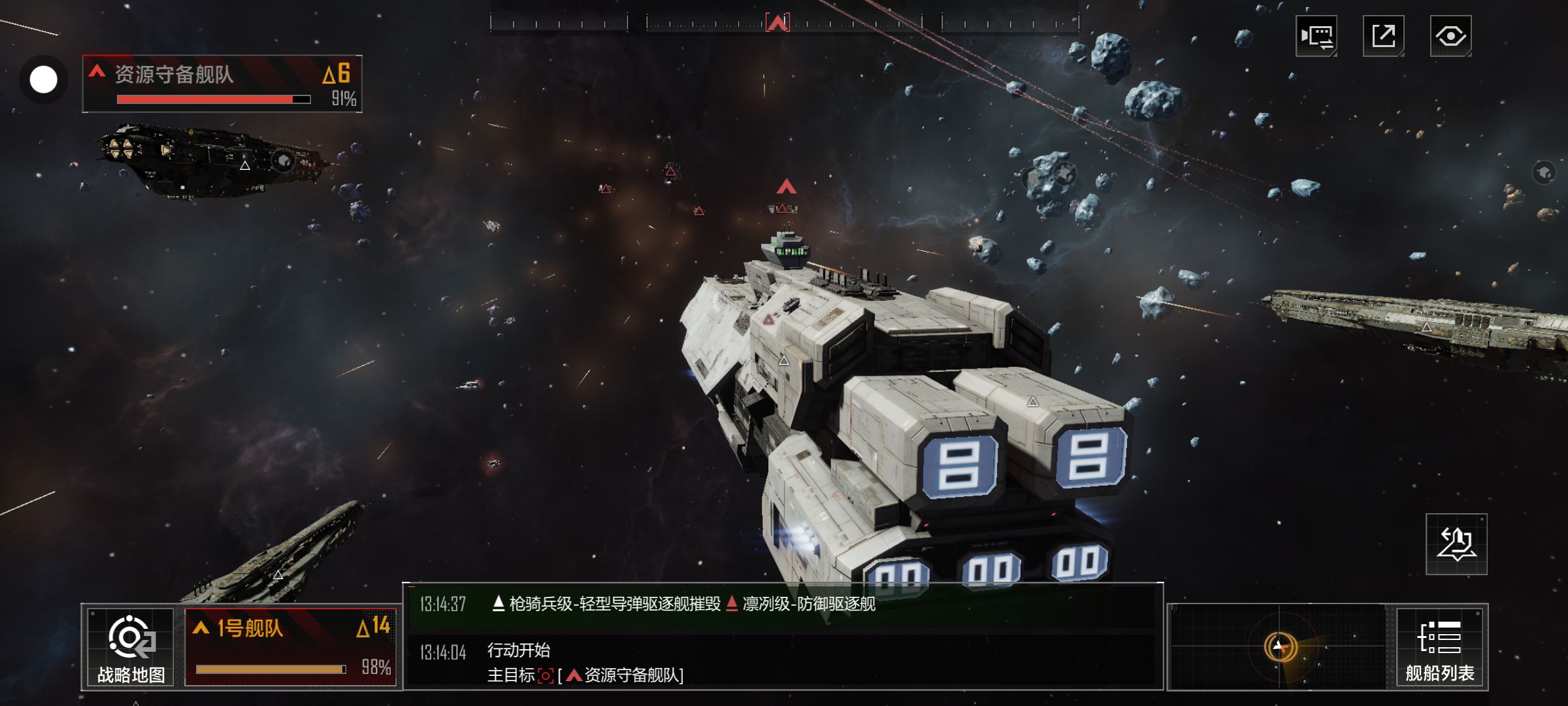This screenshot has width=1568, height=706.
Task: Open the 舰船列表 ship list
Action: [1440, 647]
